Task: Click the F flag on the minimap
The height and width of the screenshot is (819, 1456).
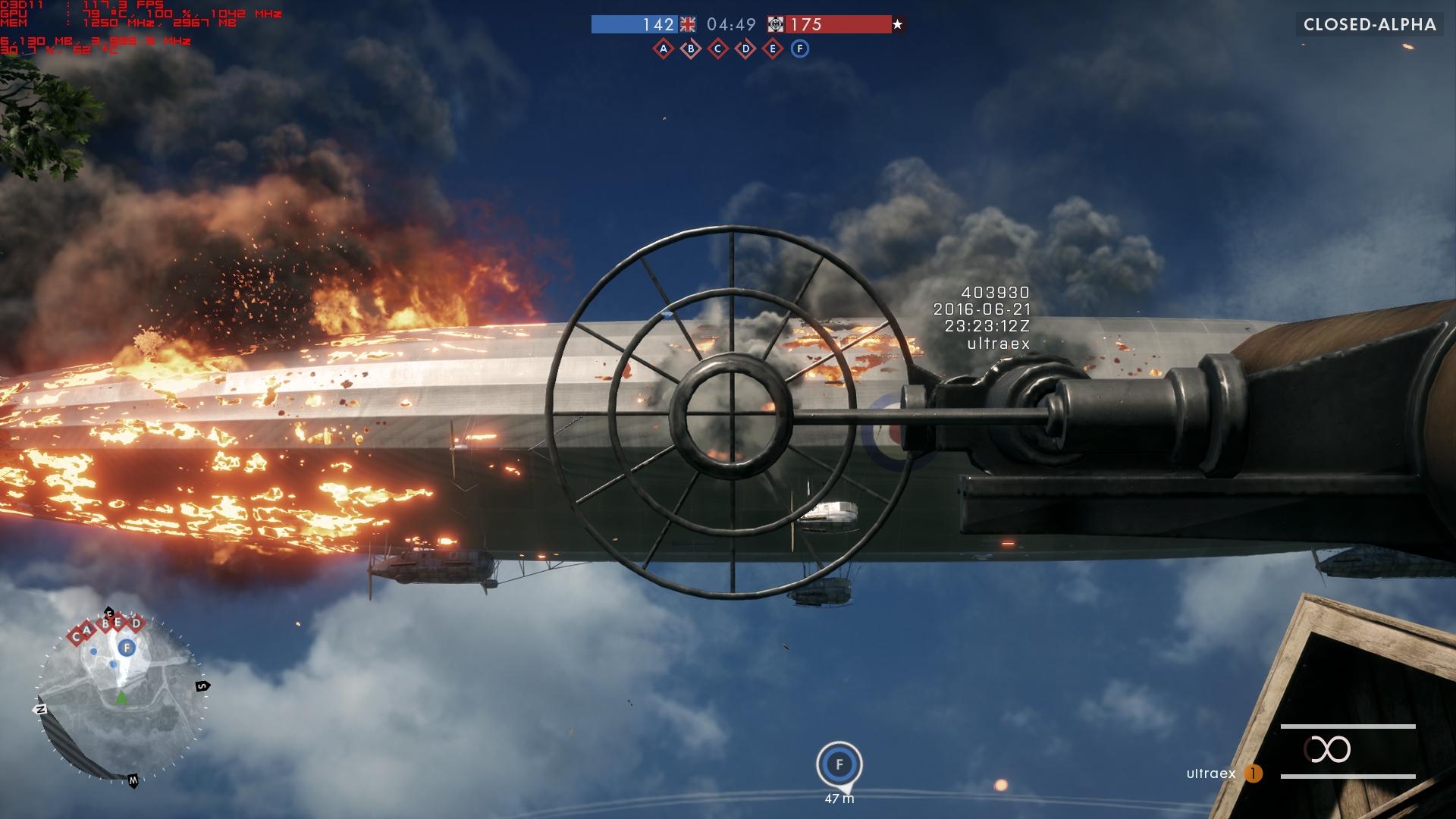Action: tap(127, 648)
